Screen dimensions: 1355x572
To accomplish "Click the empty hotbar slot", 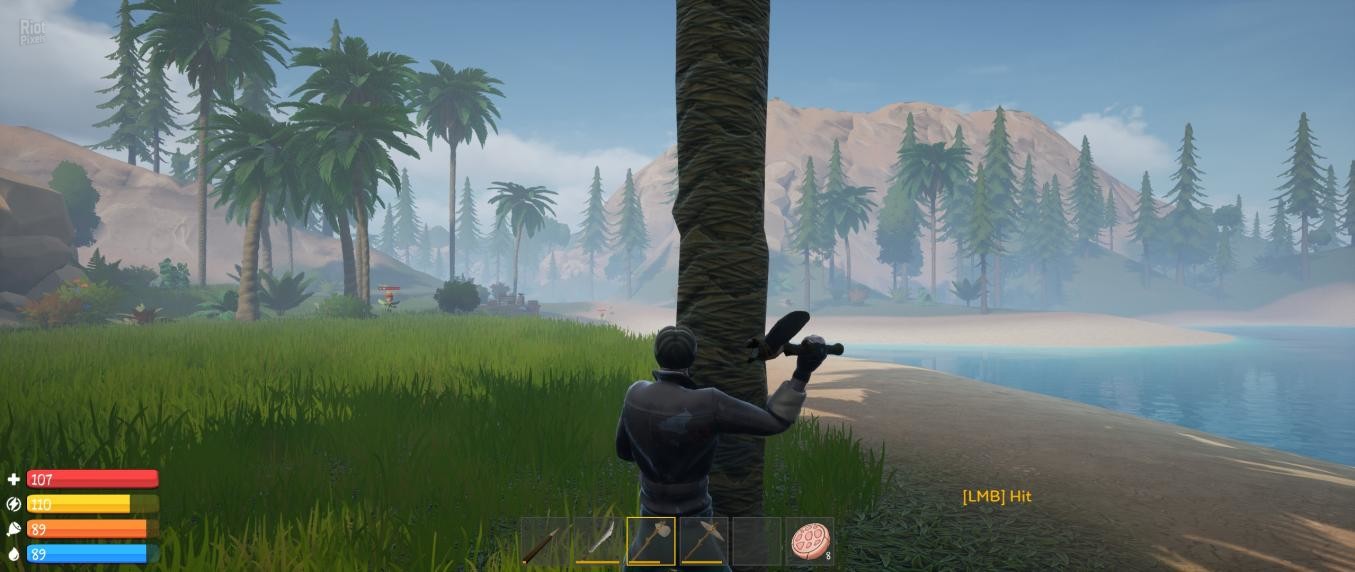I will tap(756, 541).
